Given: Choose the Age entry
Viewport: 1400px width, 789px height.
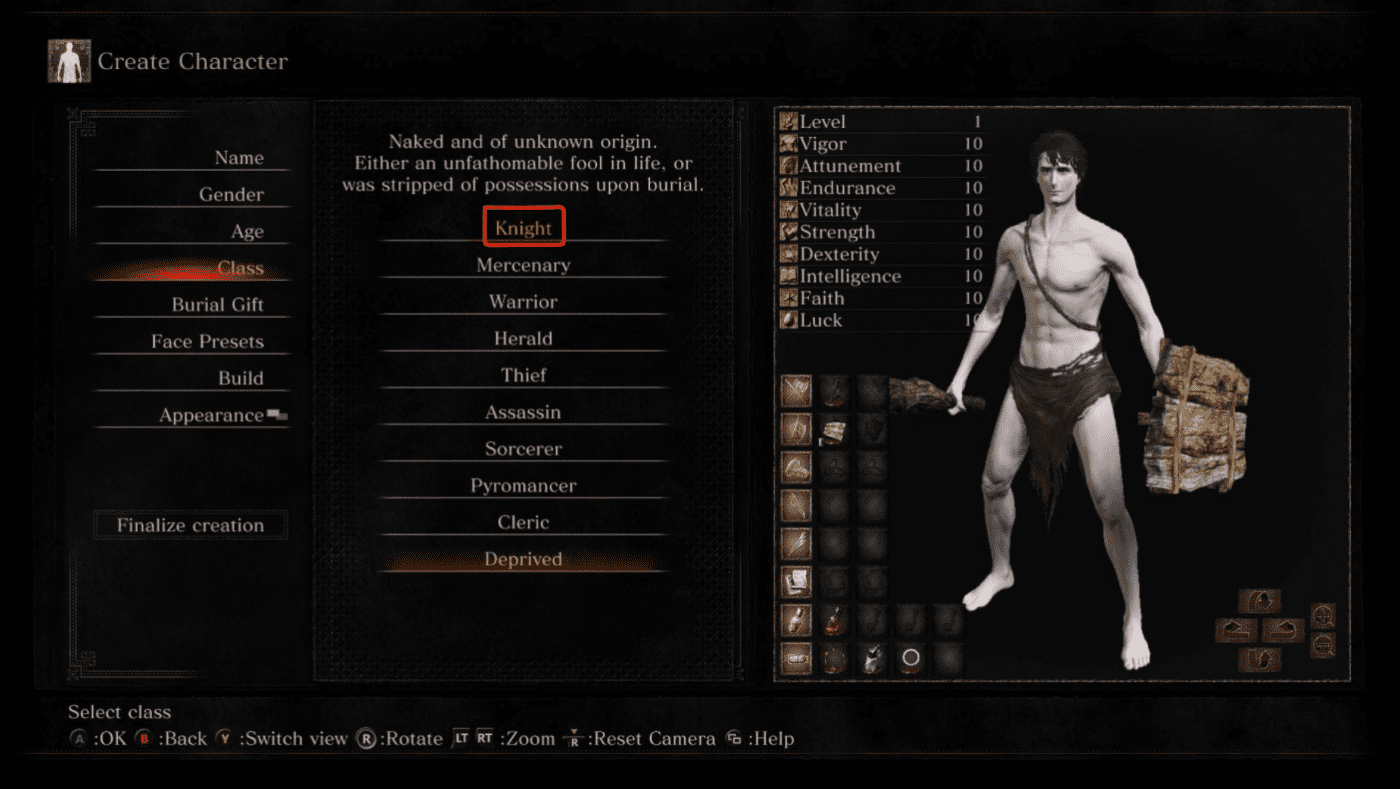Looking at the screenshot, I should coord(247,232).
